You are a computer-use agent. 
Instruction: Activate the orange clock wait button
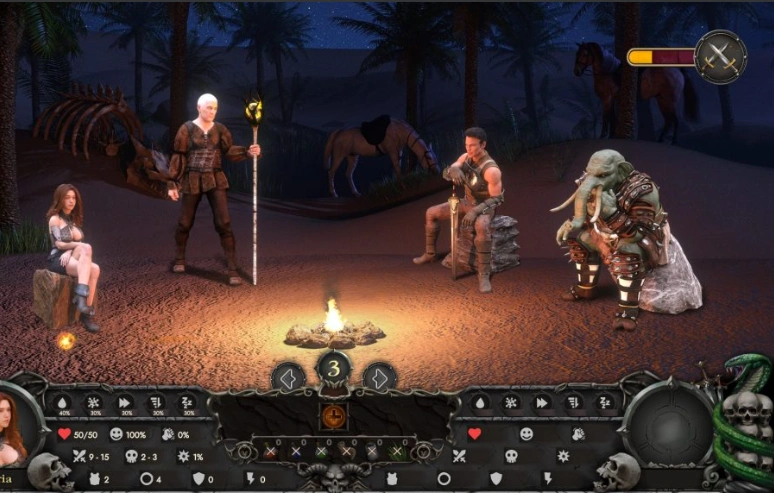[334, 416]
